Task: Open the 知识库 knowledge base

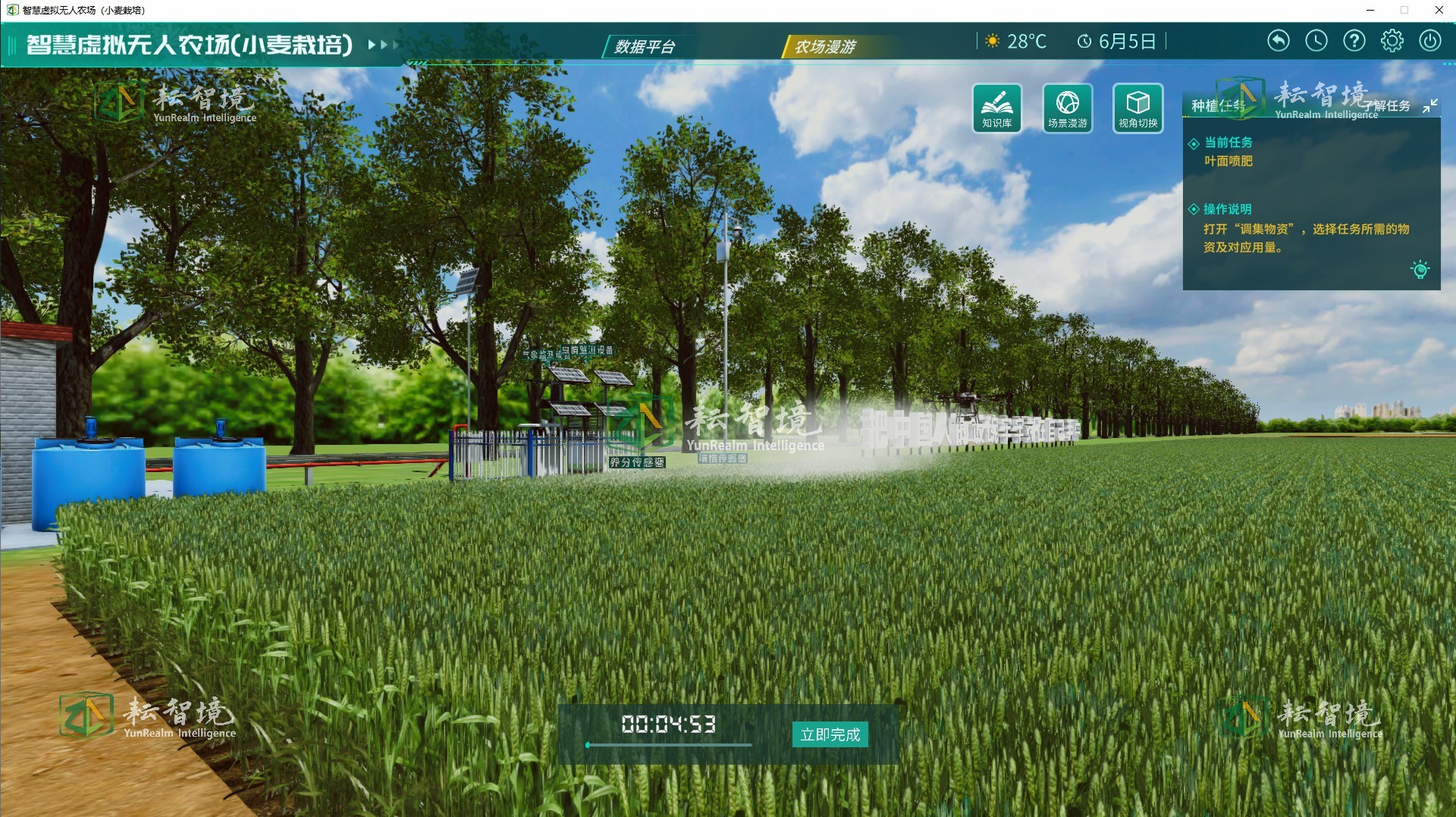Action: [x=996, y=108]
